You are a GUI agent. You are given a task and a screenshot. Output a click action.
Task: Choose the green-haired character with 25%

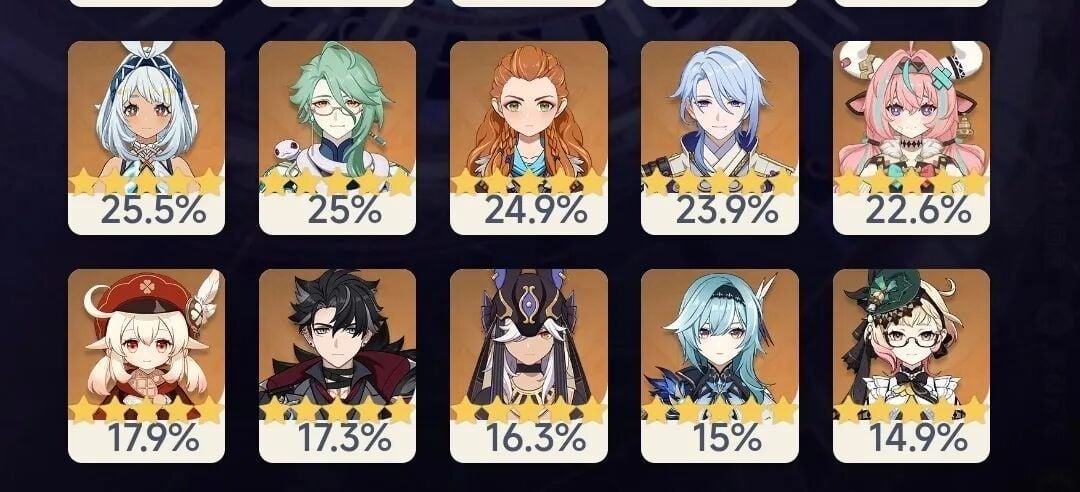pos(337,137)
